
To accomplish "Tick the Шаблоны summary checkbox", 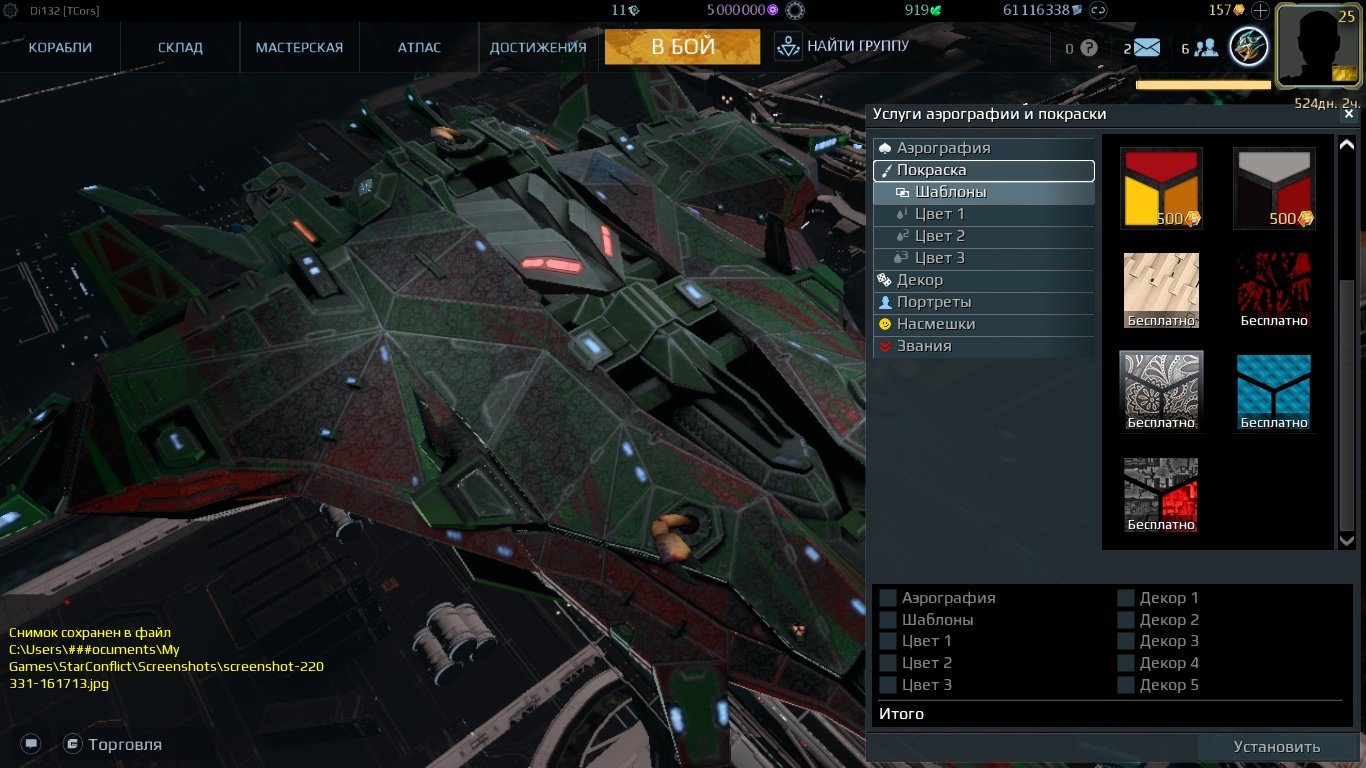I will click(888, 620).
